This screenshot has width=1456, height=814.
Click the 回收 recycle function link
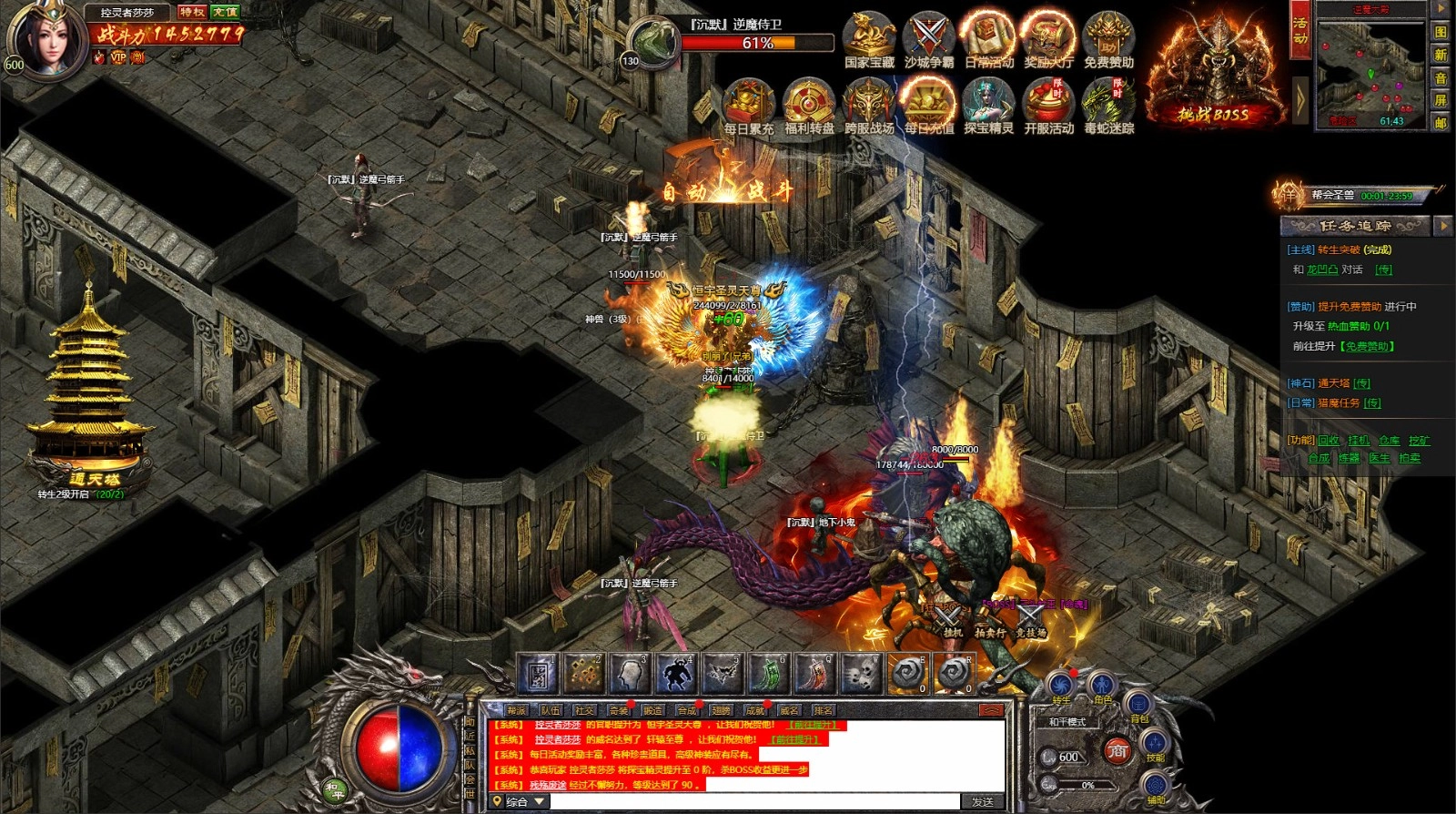point(1329,441)
